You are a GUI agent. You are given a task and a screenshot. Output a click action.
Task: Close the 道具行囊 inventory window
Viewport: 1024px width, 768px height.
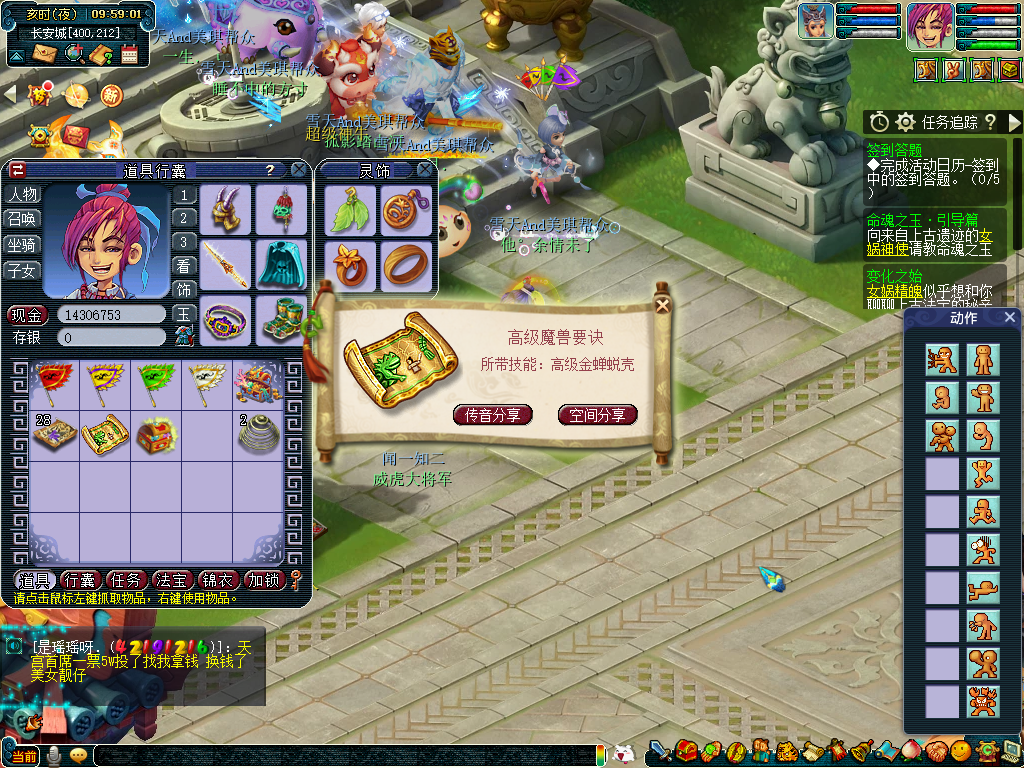click(298, 170)
